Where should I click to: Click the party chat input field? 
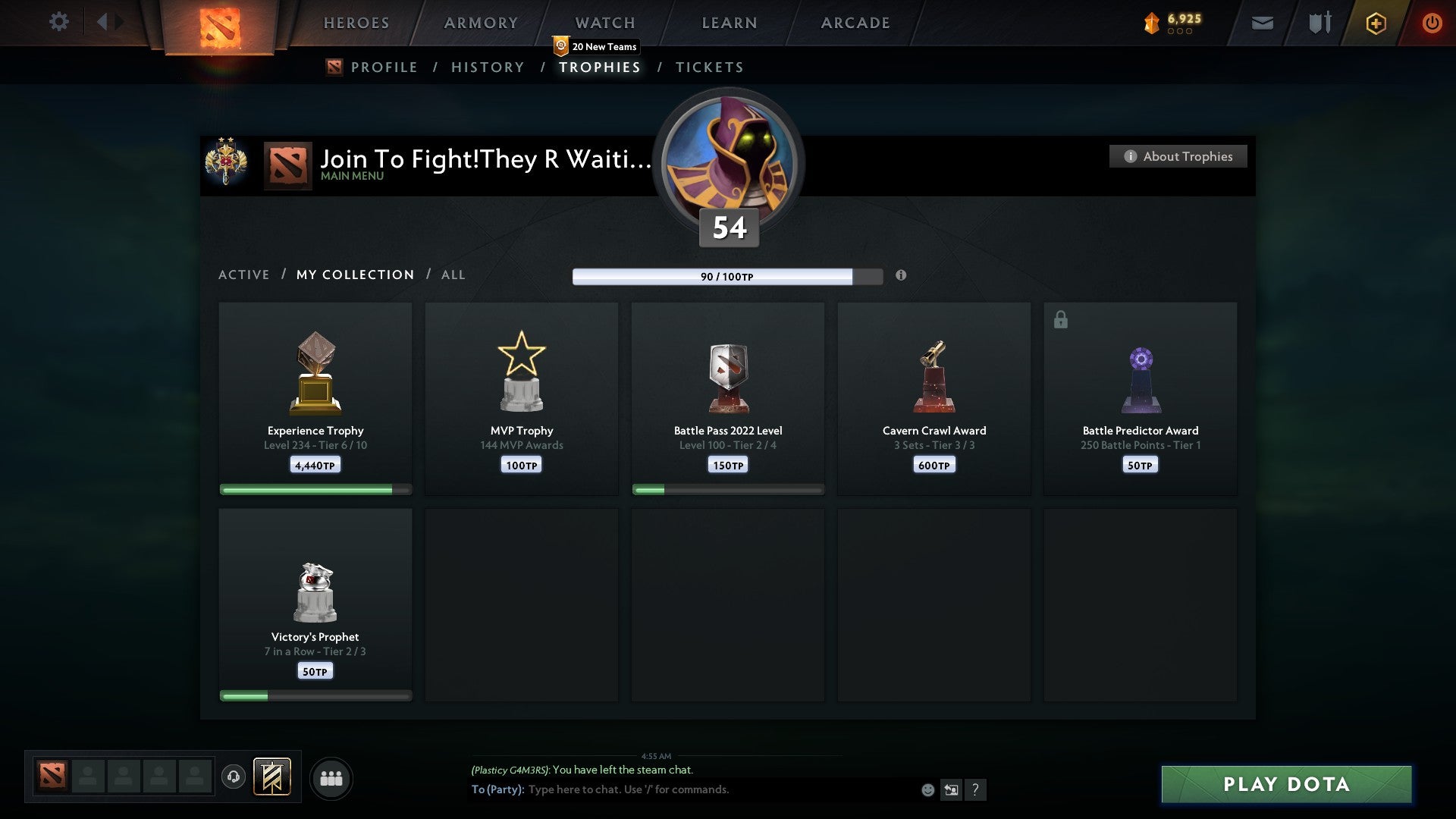[682, 789]
